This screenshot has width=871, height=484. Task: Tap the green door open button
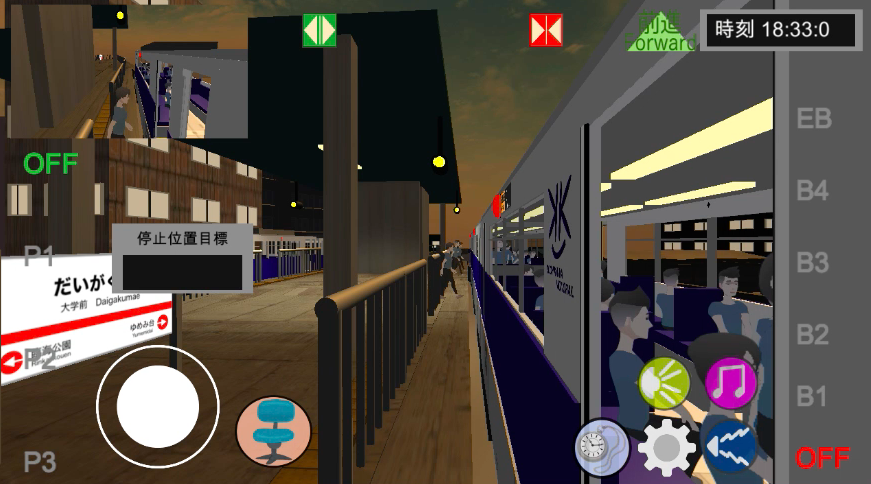(319, 30)
